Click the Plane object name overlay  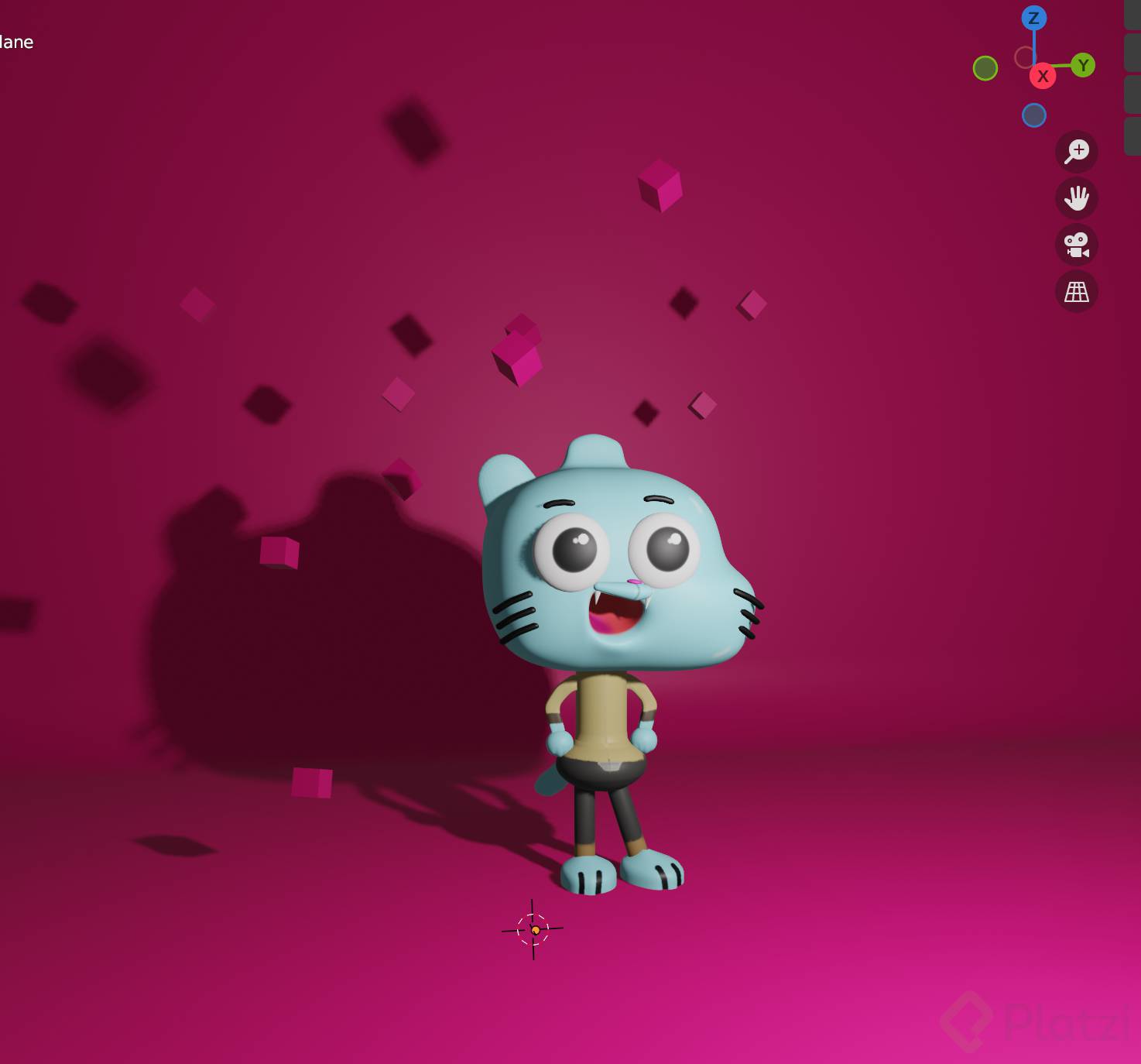(x=15, y=43)
